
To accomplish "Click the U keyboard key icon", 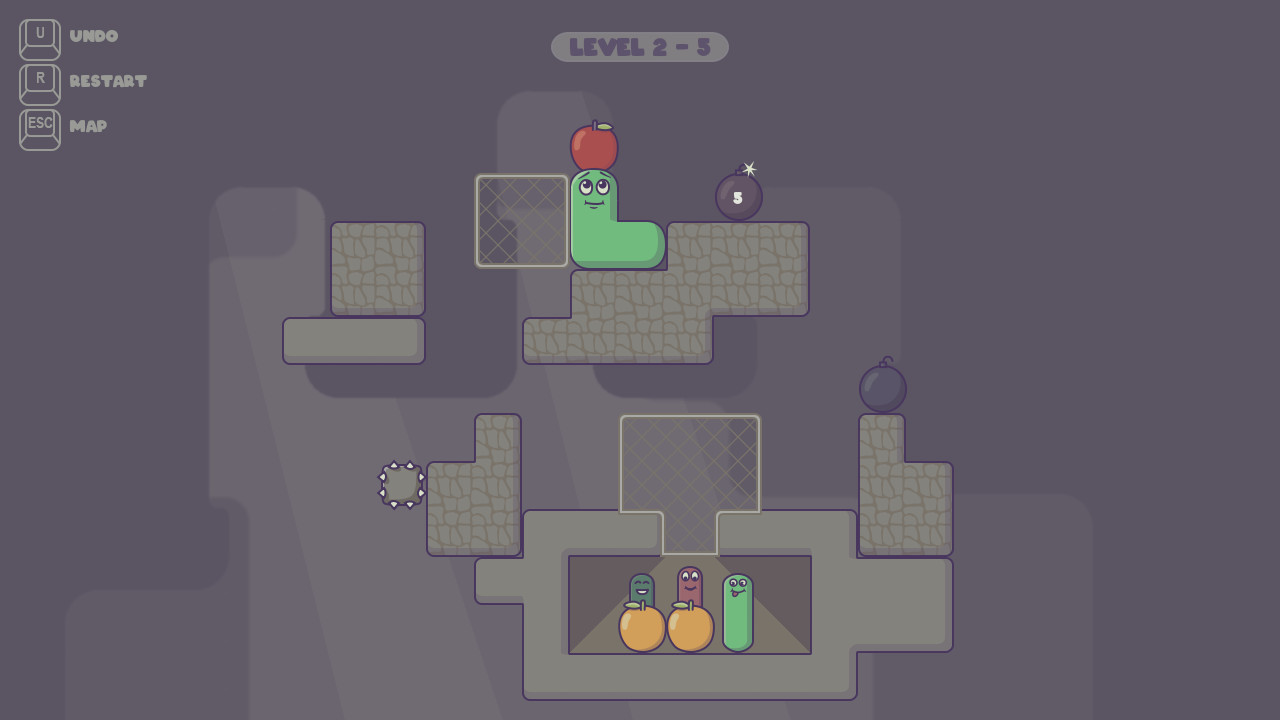I will 38,37.
